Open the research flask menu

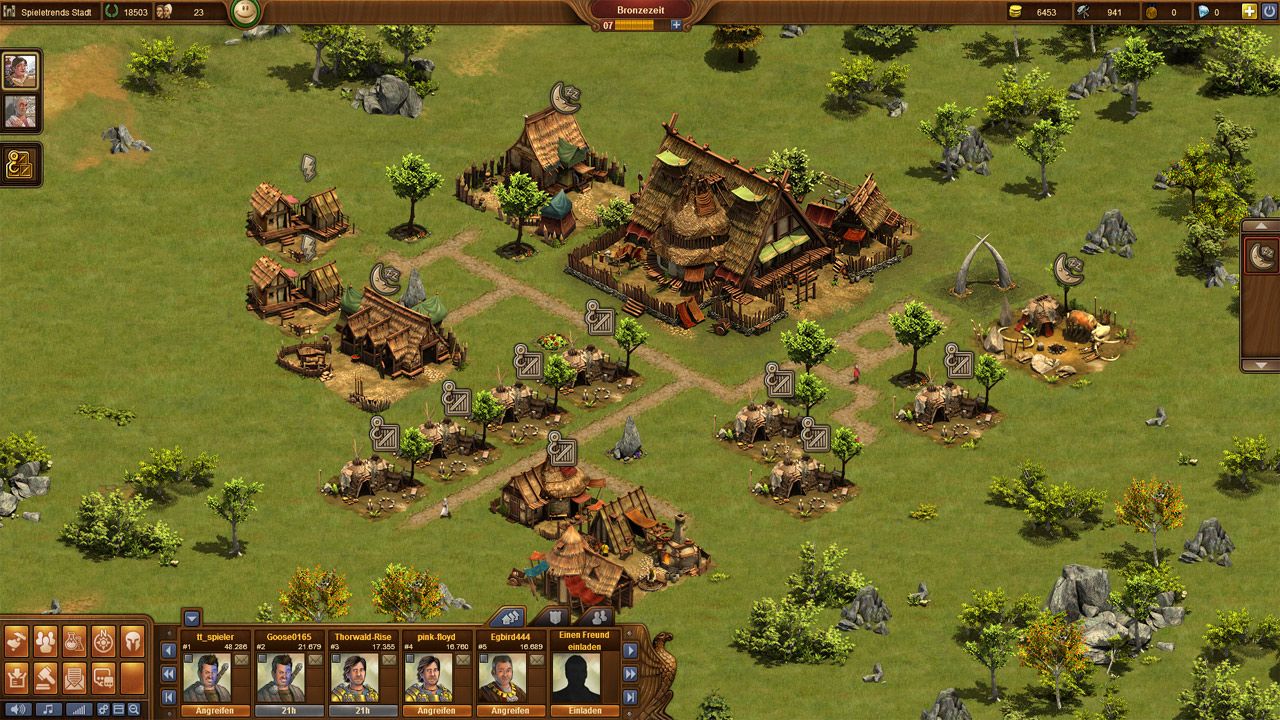pos(75,641)
